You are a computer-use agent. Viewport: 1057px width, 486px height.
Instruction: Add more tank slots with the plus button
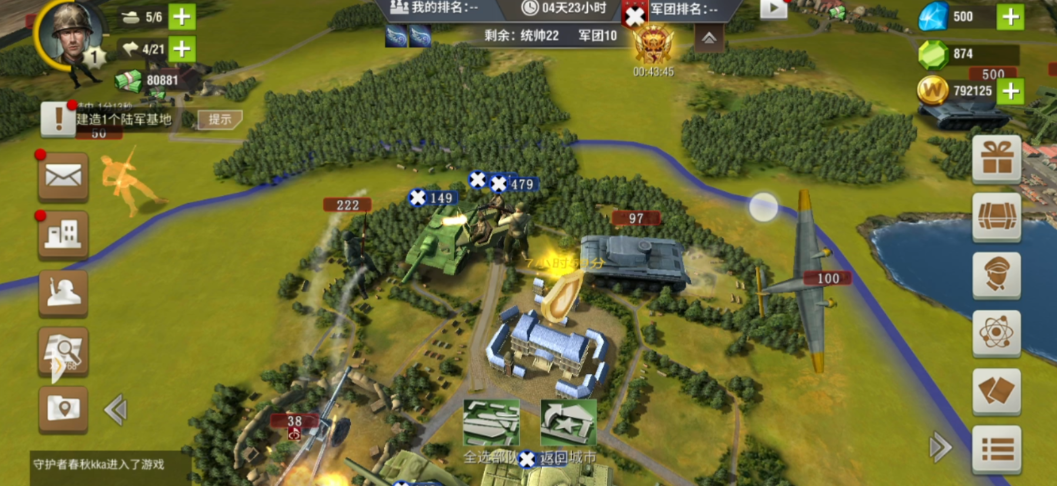coord(182,17)
